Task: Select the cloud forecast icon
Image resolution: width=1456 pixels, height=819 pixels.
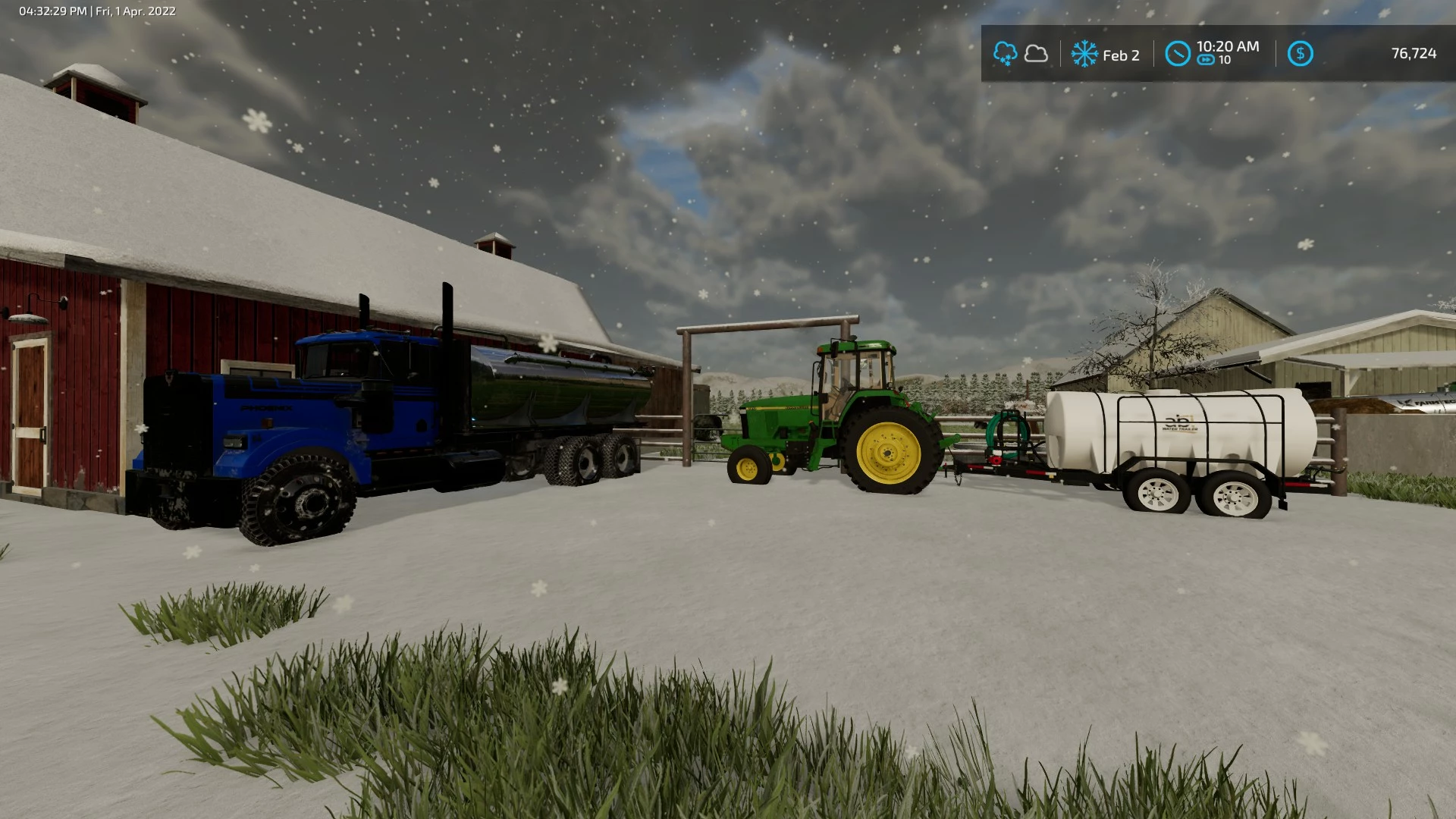Action: 1035,54
